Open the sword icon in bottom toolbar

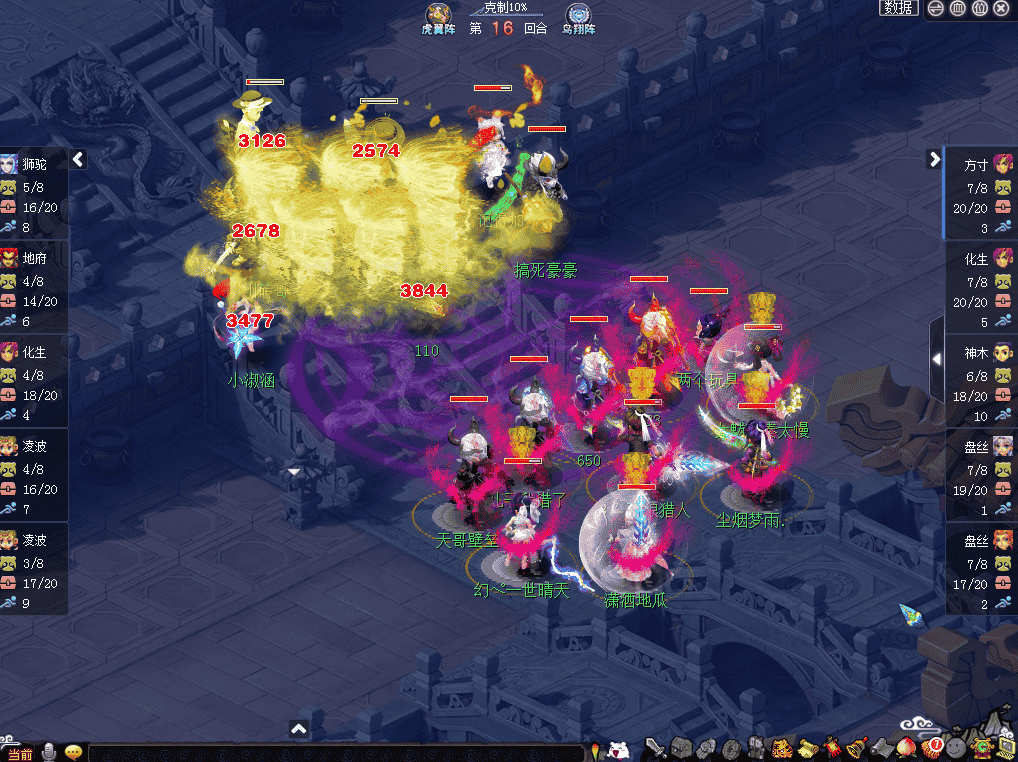click(656, 748)
